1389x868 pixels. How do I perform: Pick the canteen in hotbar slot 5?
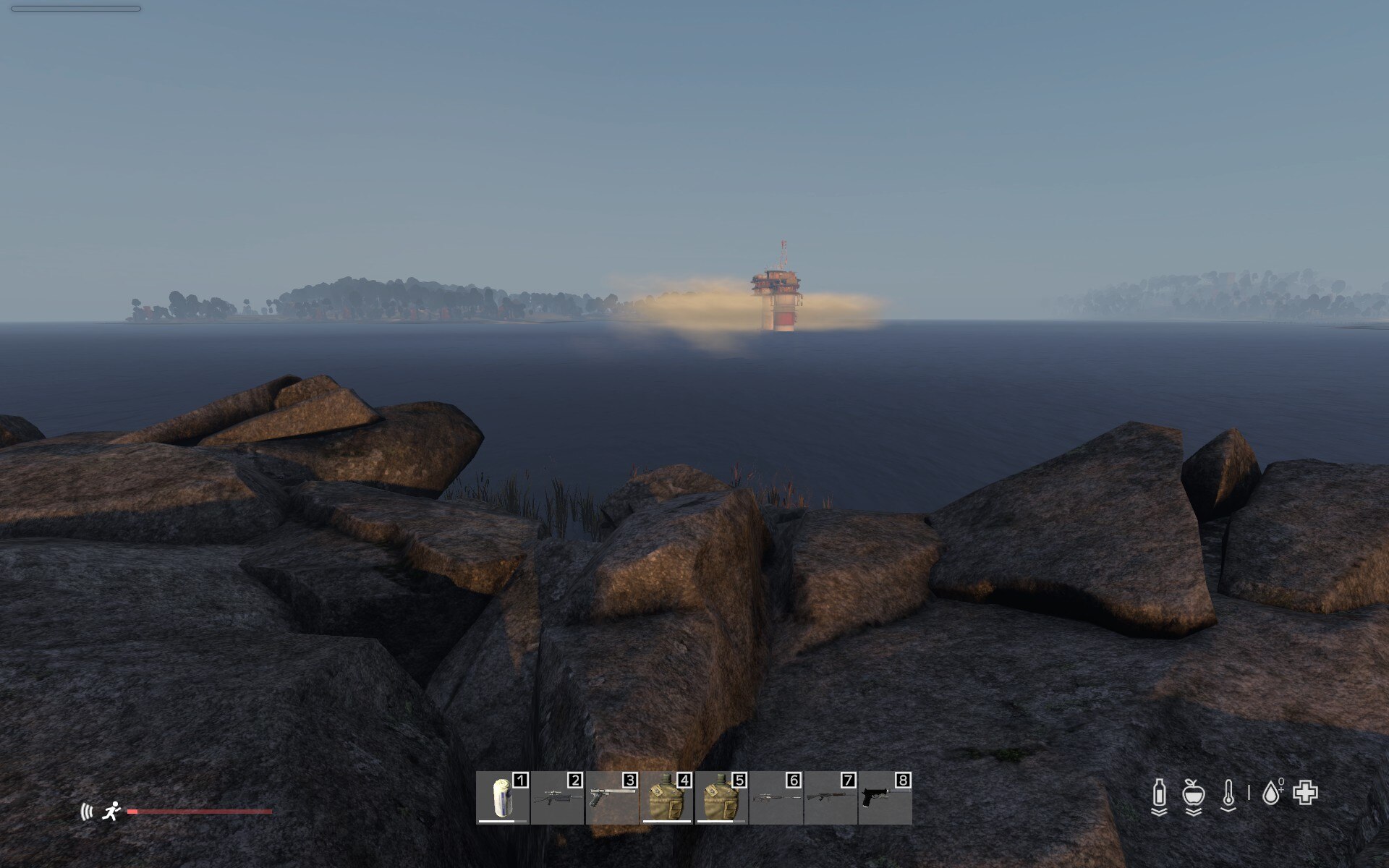[721, 798]
